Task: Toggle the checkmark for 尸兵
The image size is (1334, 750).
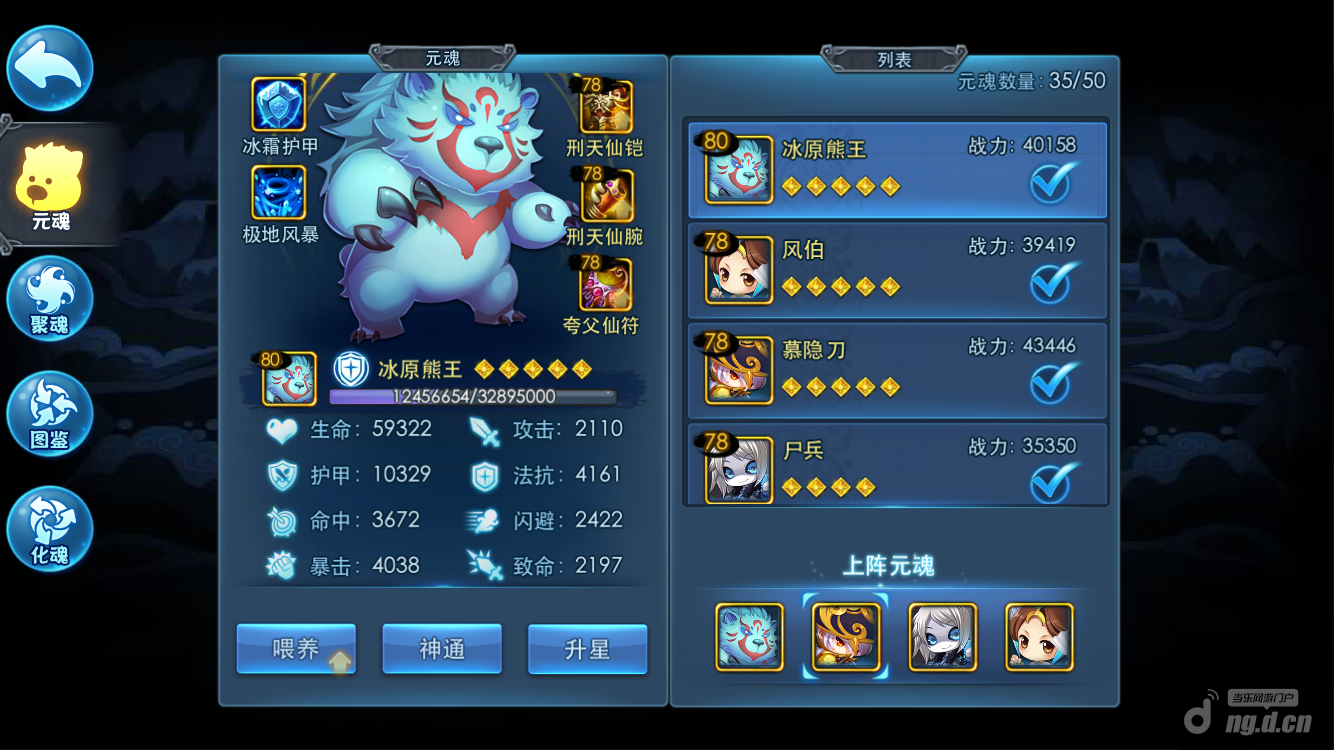Action: point(1053,483)
